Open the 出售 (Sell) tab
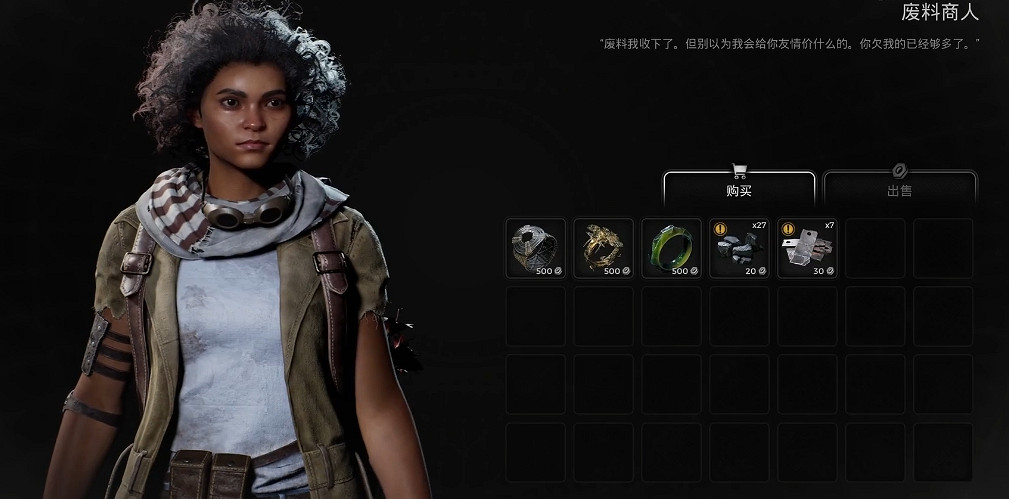Viewport: 1009px width, 499px height. coord(899,188)
